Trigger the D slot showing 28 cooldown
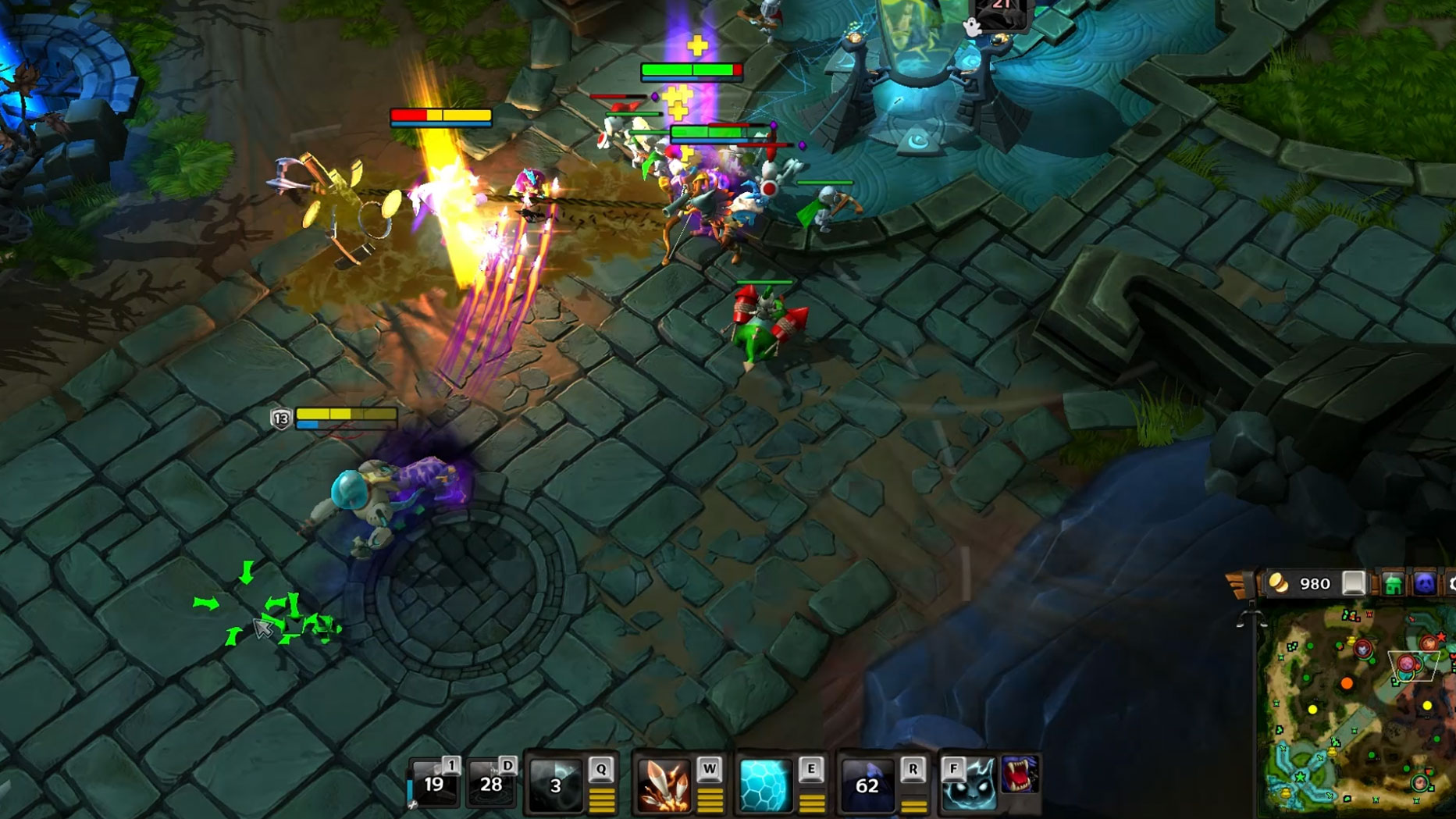This screenshot has width=1456, height=819. [491, 784]
